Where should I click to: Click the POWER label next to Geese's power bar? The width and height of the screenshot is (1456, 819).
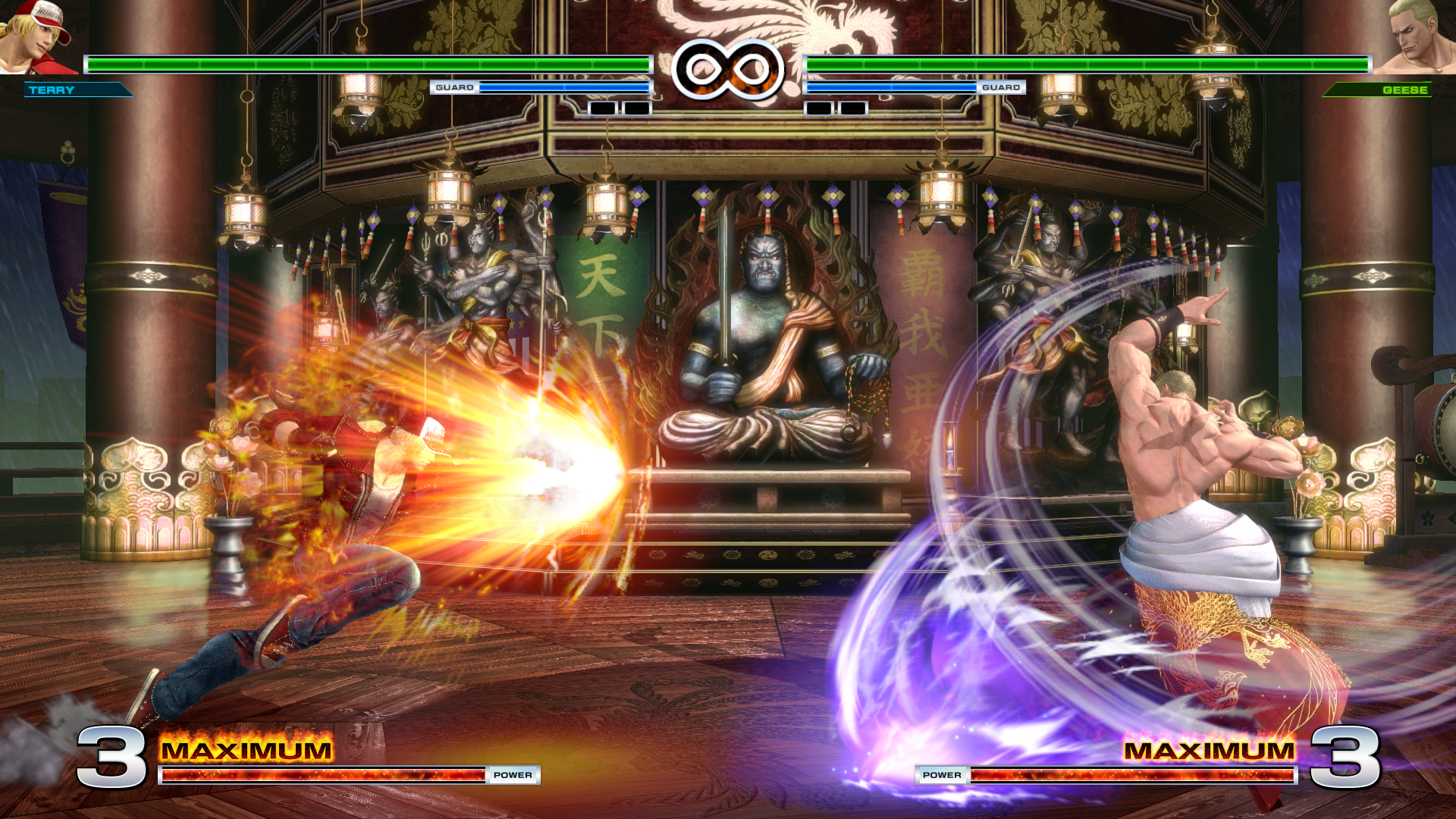[941, 775]
